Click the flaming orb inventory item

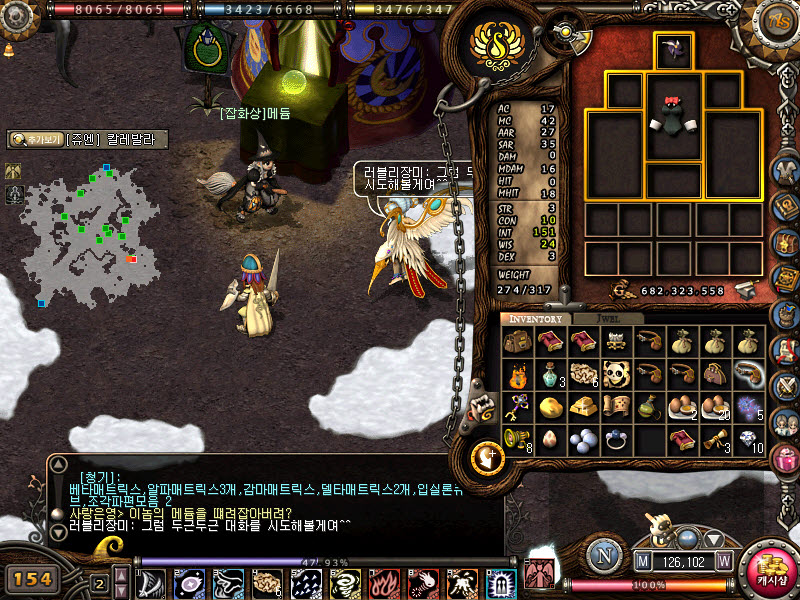pyautogui.click(x=517, y=375)
